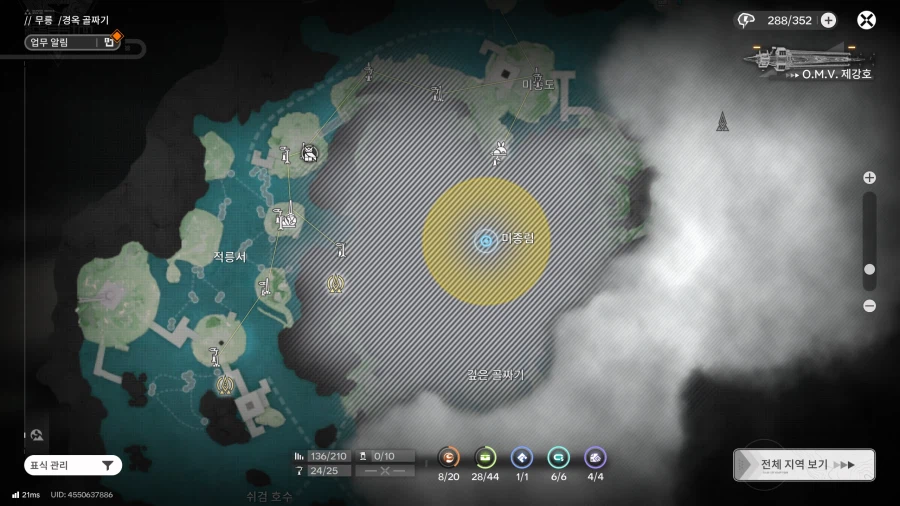900x506 pixels.
Task: Select the O.M.V. 제강호 ship shortcut
Action: tap(808, 62)
